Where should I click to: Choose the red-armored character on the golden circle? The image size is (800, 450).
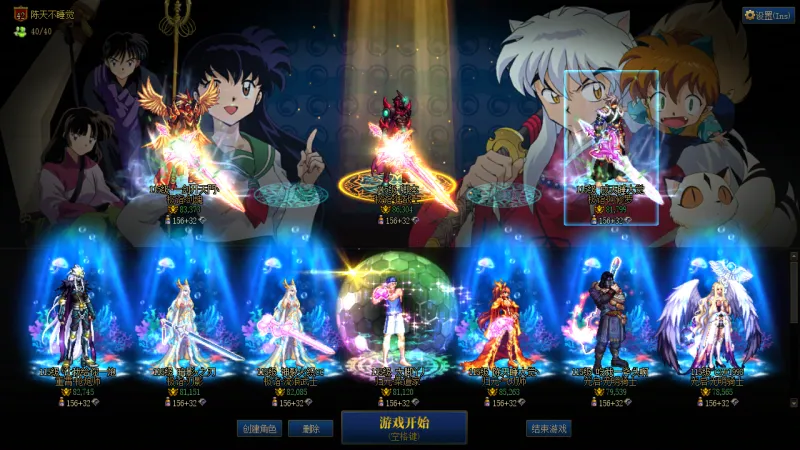[x=390, y=150]
